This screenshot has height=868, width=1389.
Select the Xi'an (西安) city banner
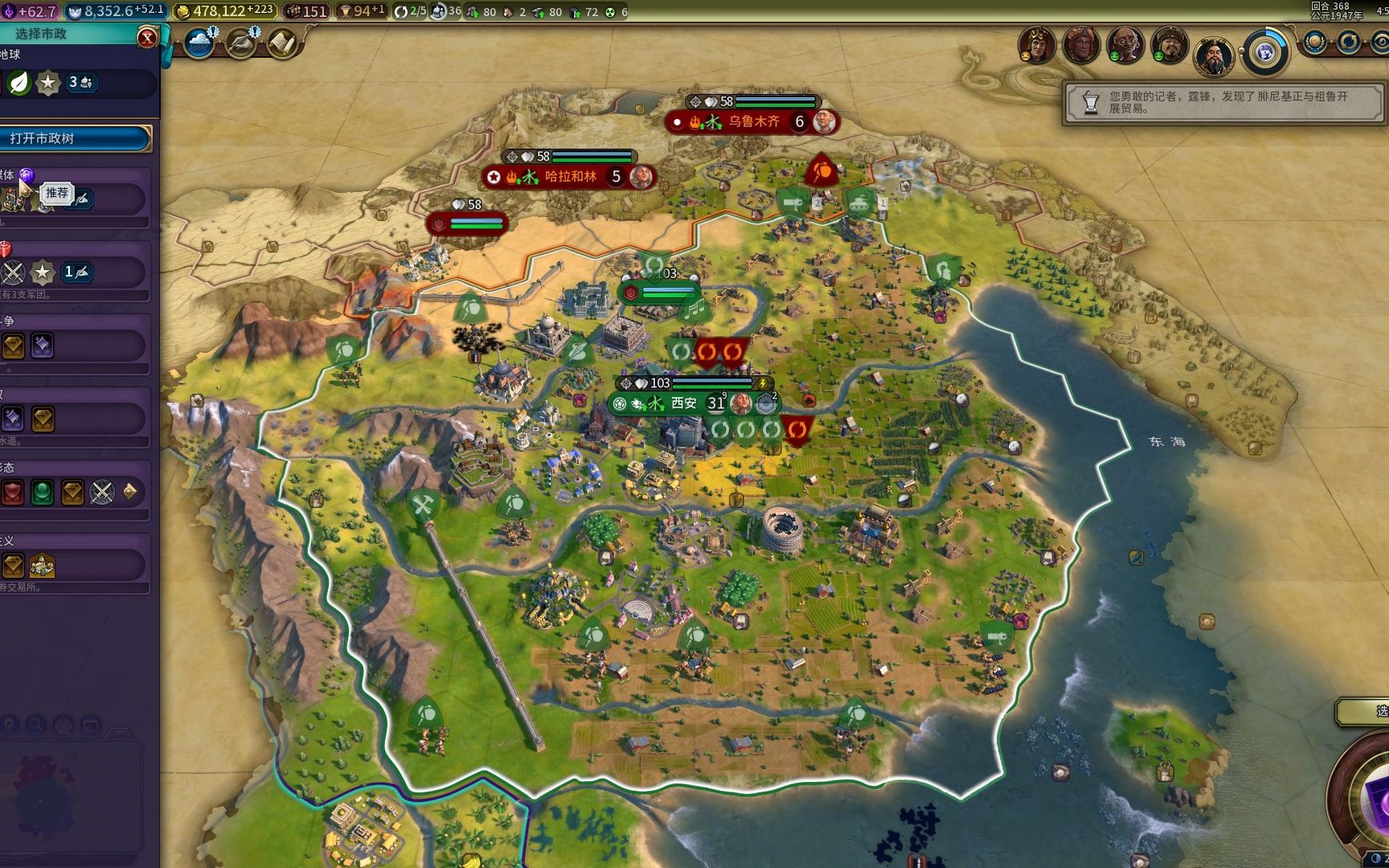[683, 403]
